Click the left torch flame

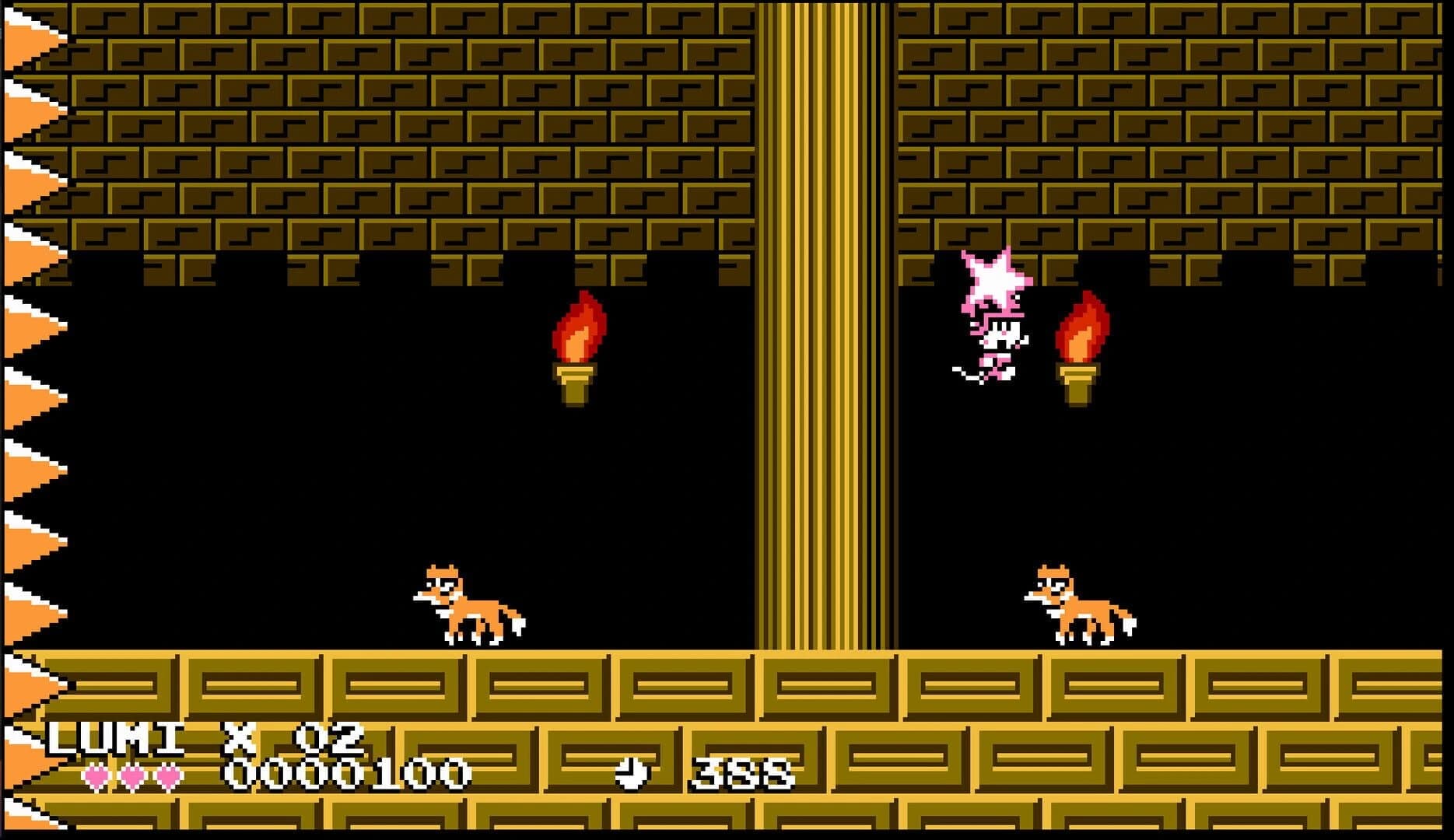point(580,327)
